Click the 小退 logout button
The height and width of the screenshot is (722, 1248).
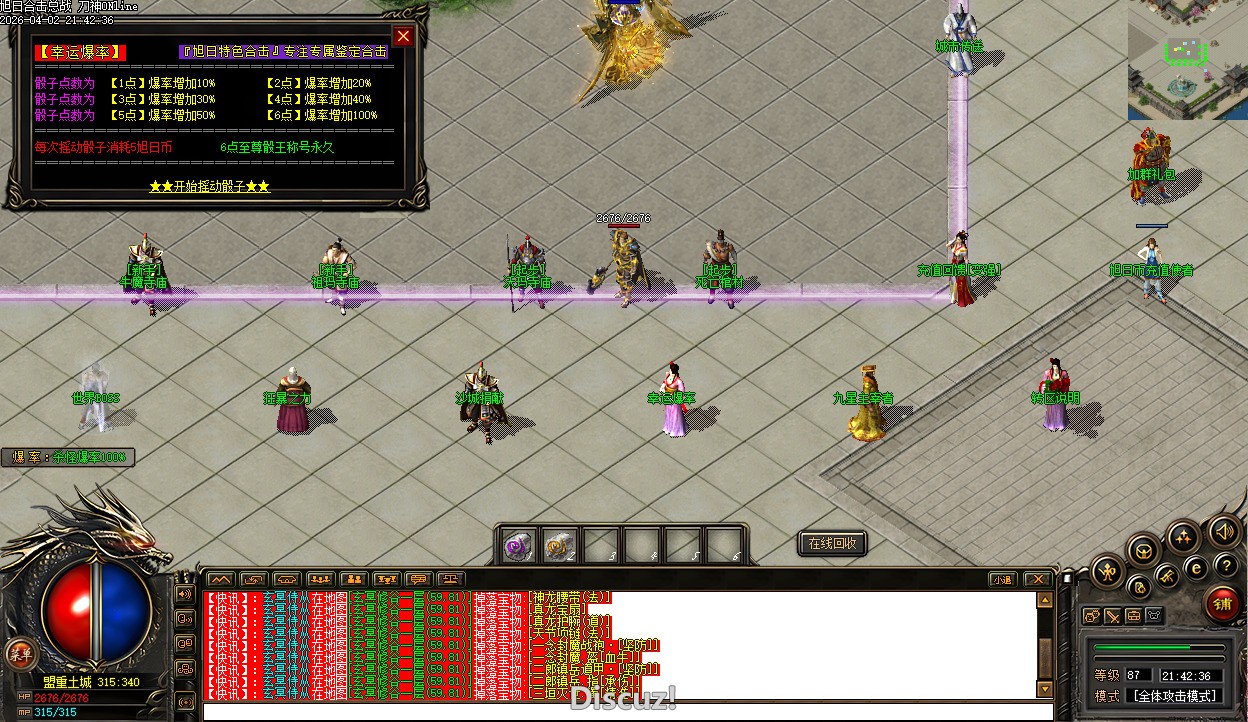coord(1002,579)
